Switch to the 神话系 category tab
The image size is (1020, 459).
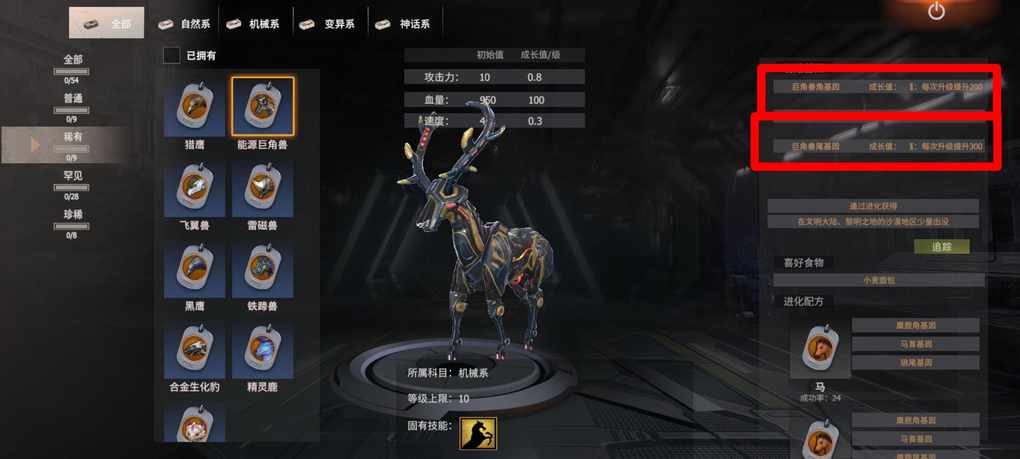coord(403,23)
